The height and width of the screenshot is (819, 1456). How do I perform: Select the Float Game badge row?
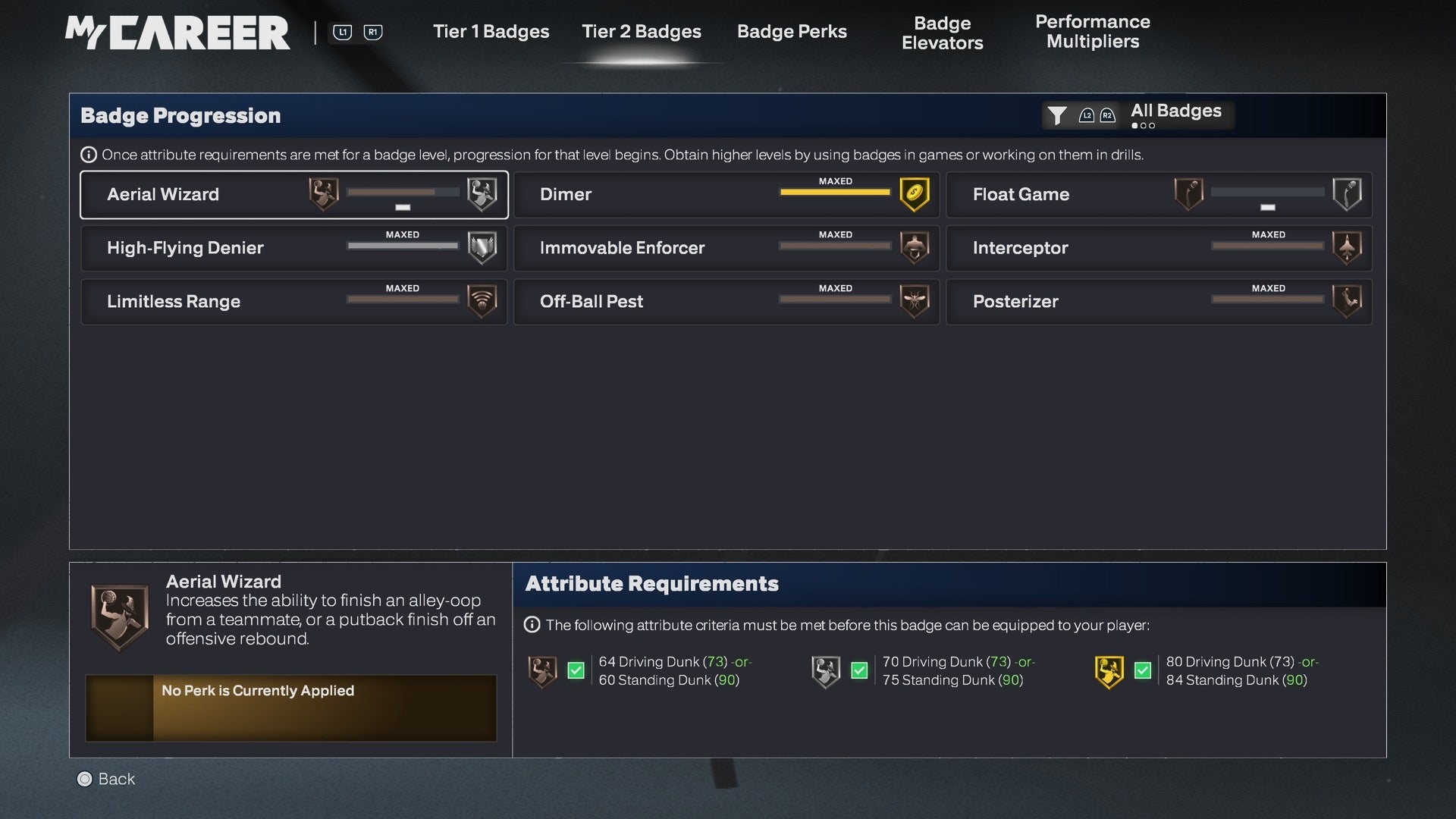point(1159,195)
